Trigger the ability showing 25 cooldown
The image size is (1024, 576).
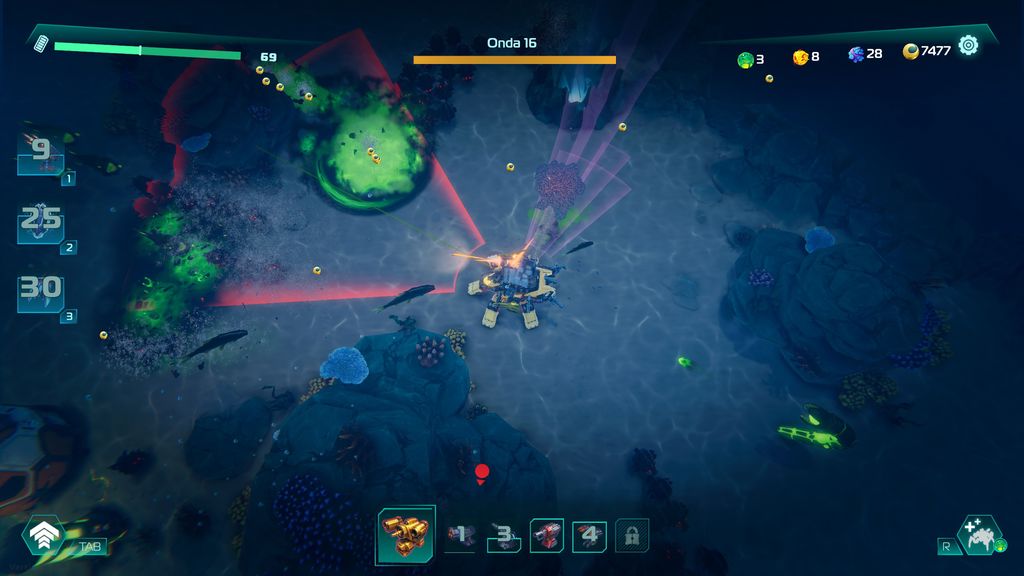(x=41, y=222)
